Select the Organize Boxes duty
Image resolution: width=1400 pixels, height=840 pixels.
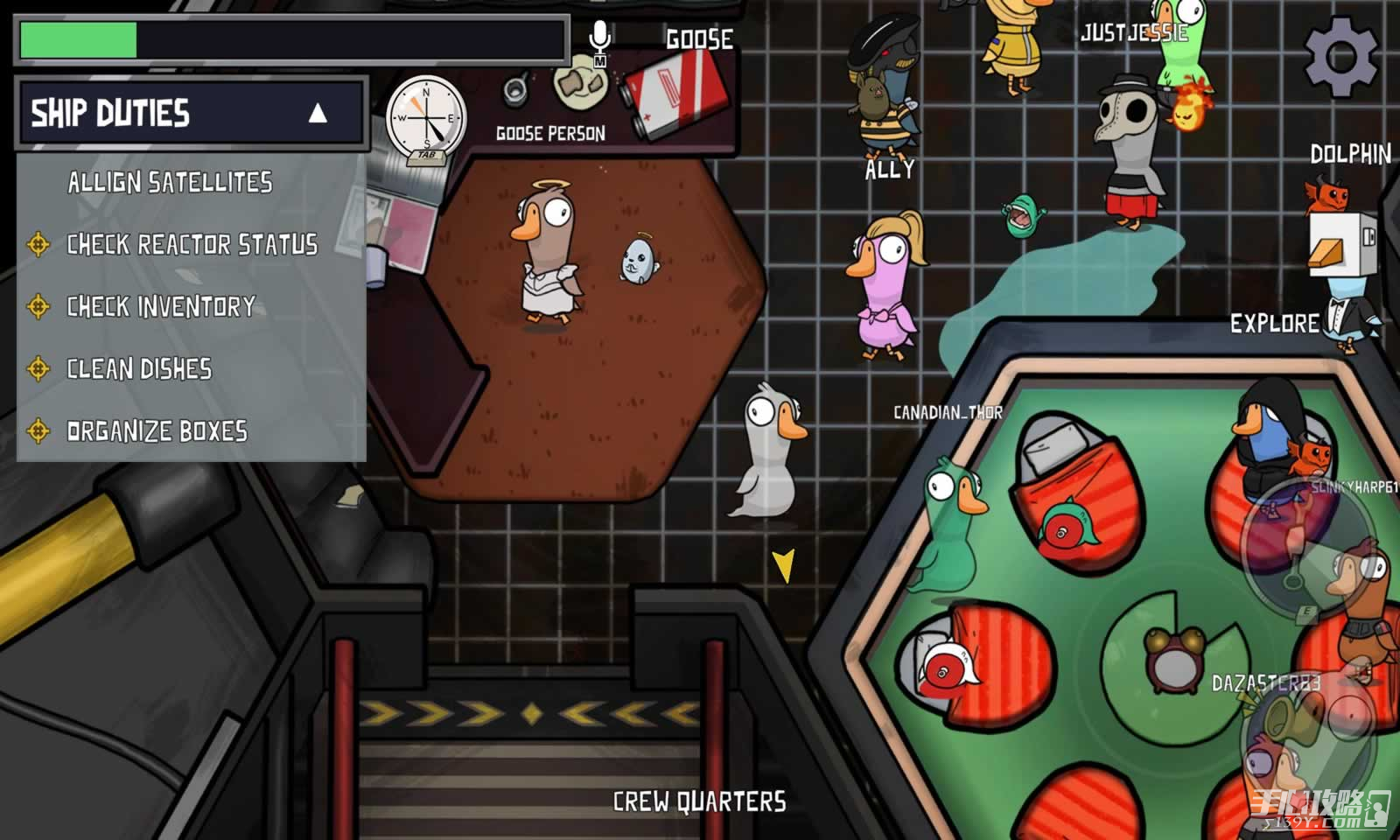pos(157,430)
